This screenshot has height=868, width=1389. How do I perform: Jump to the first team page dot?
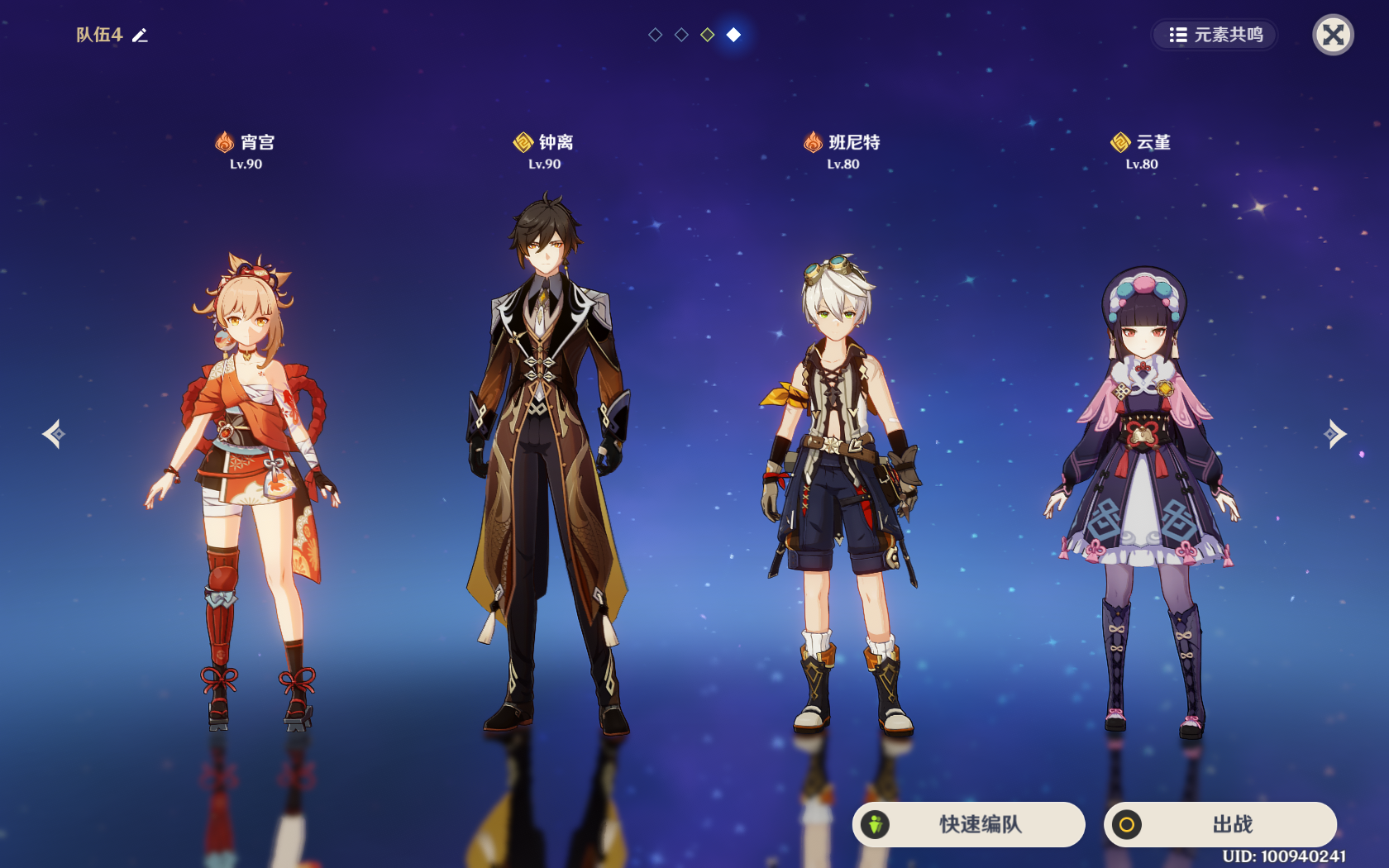(x=655, y=35)
